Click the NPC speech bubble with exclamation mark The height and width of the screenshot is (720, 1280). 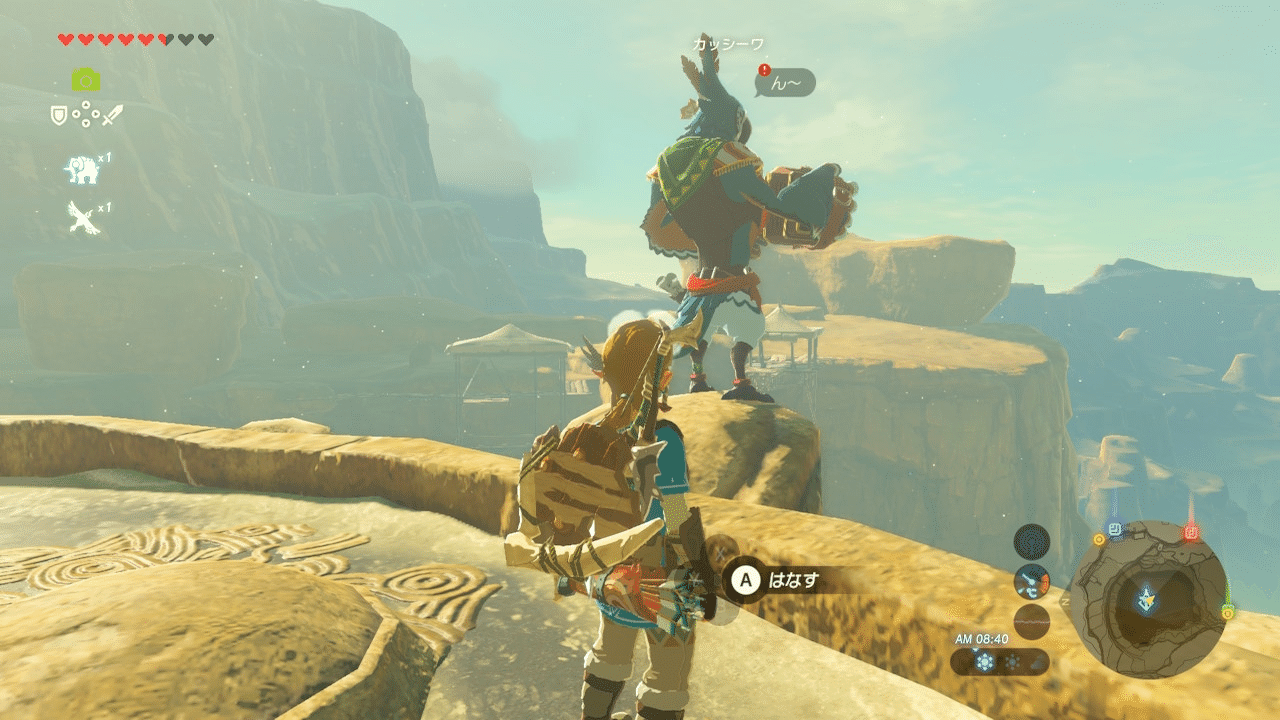coord(786,82)
